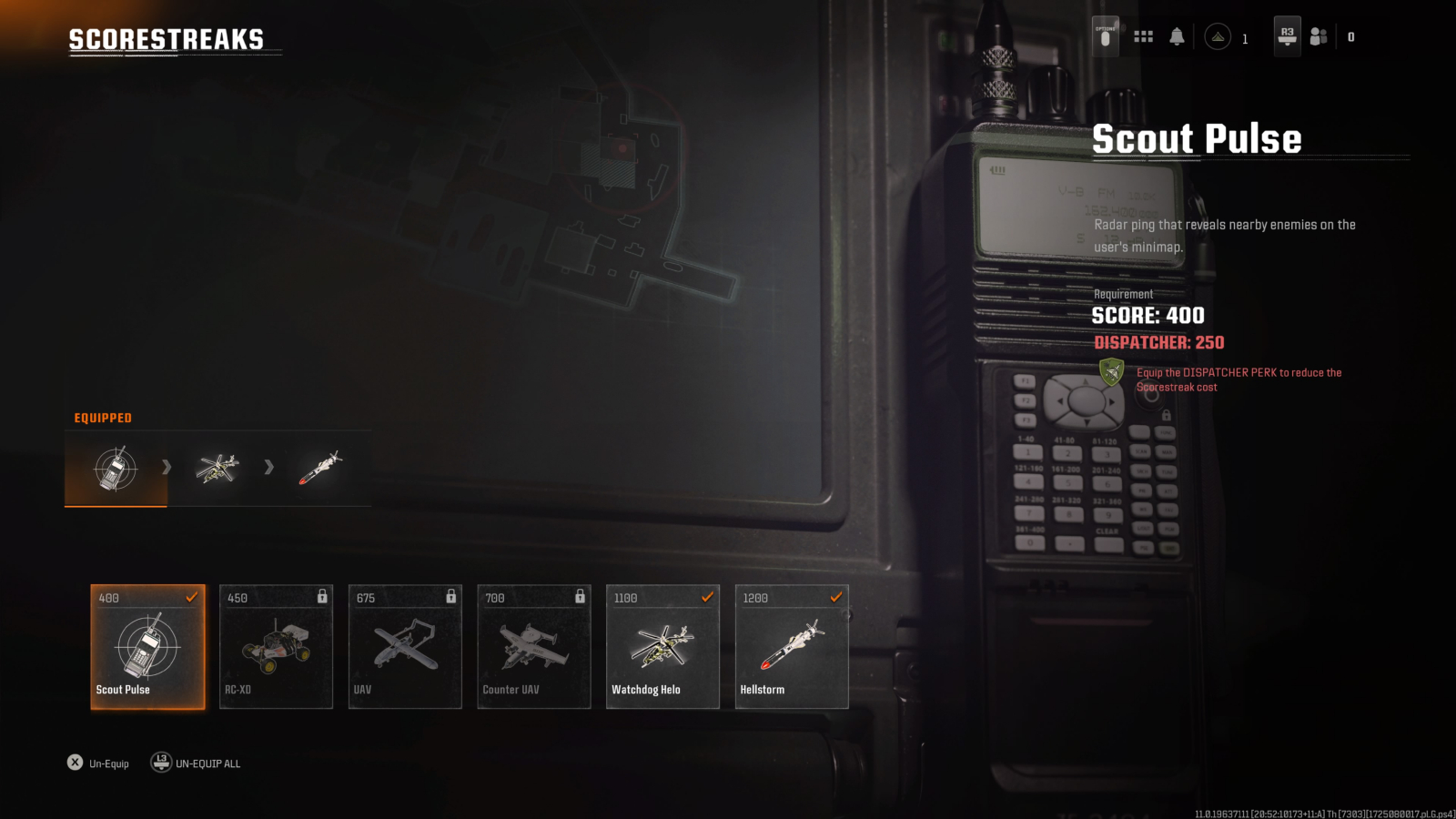Open the social players icon
The image size is (1456, 819).
point(1319,36)
